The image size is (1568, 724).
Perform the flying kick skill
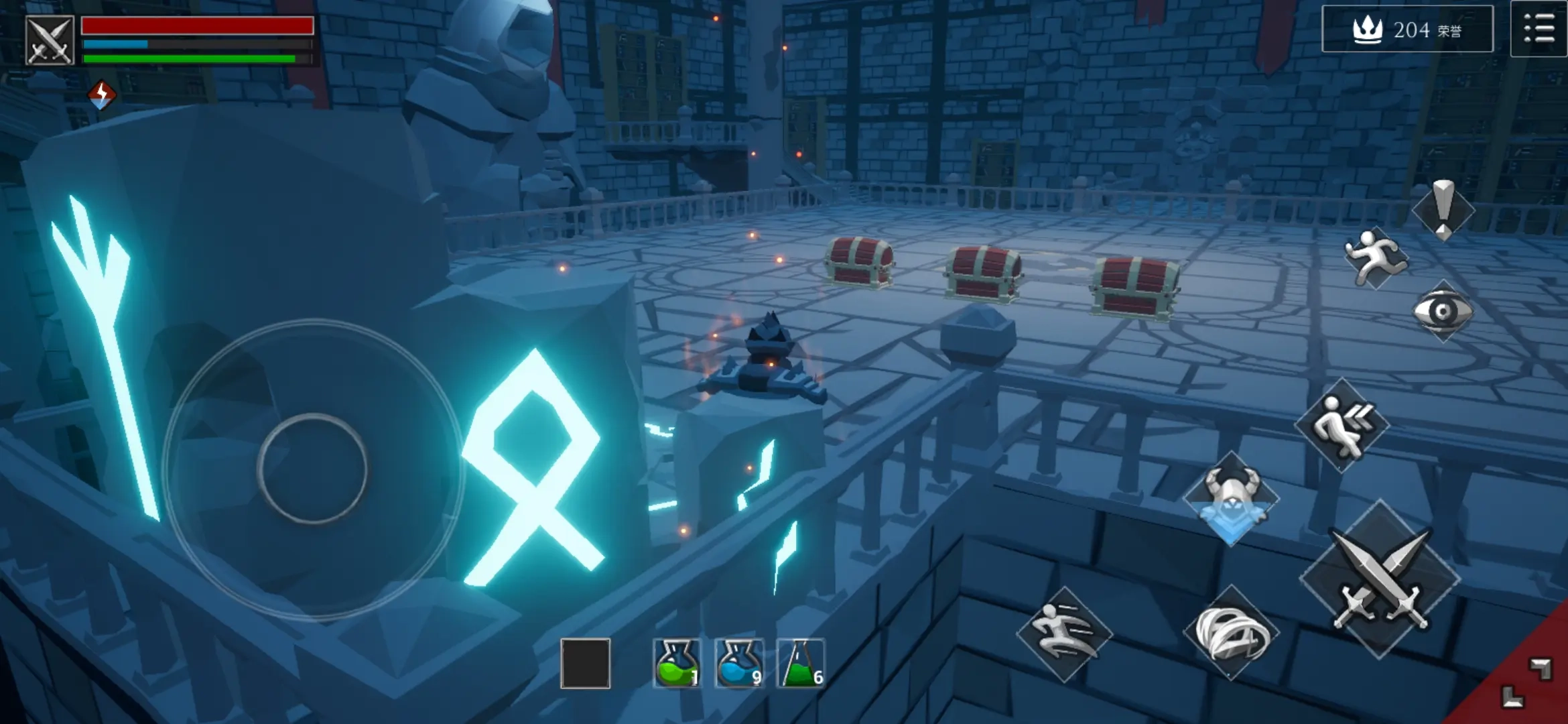(1065, 633)
